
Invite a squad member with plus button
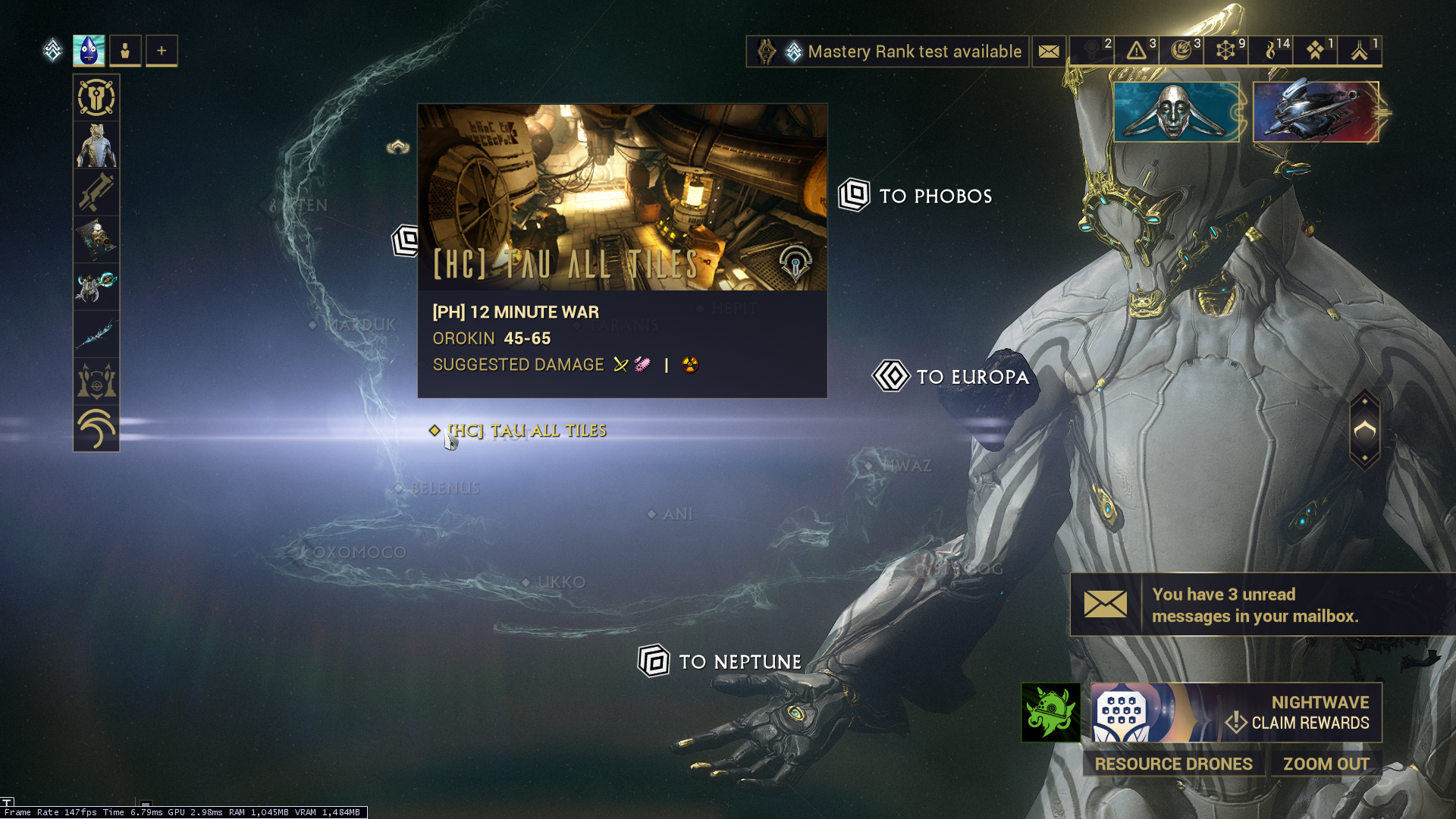click(x=162, y=51)
